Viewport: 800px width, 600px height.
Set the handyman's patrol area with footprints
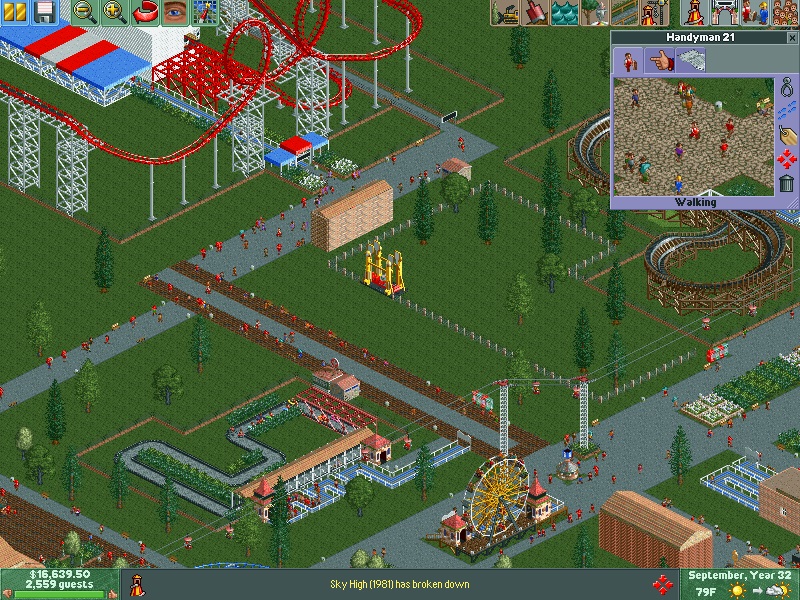(787, 112)
